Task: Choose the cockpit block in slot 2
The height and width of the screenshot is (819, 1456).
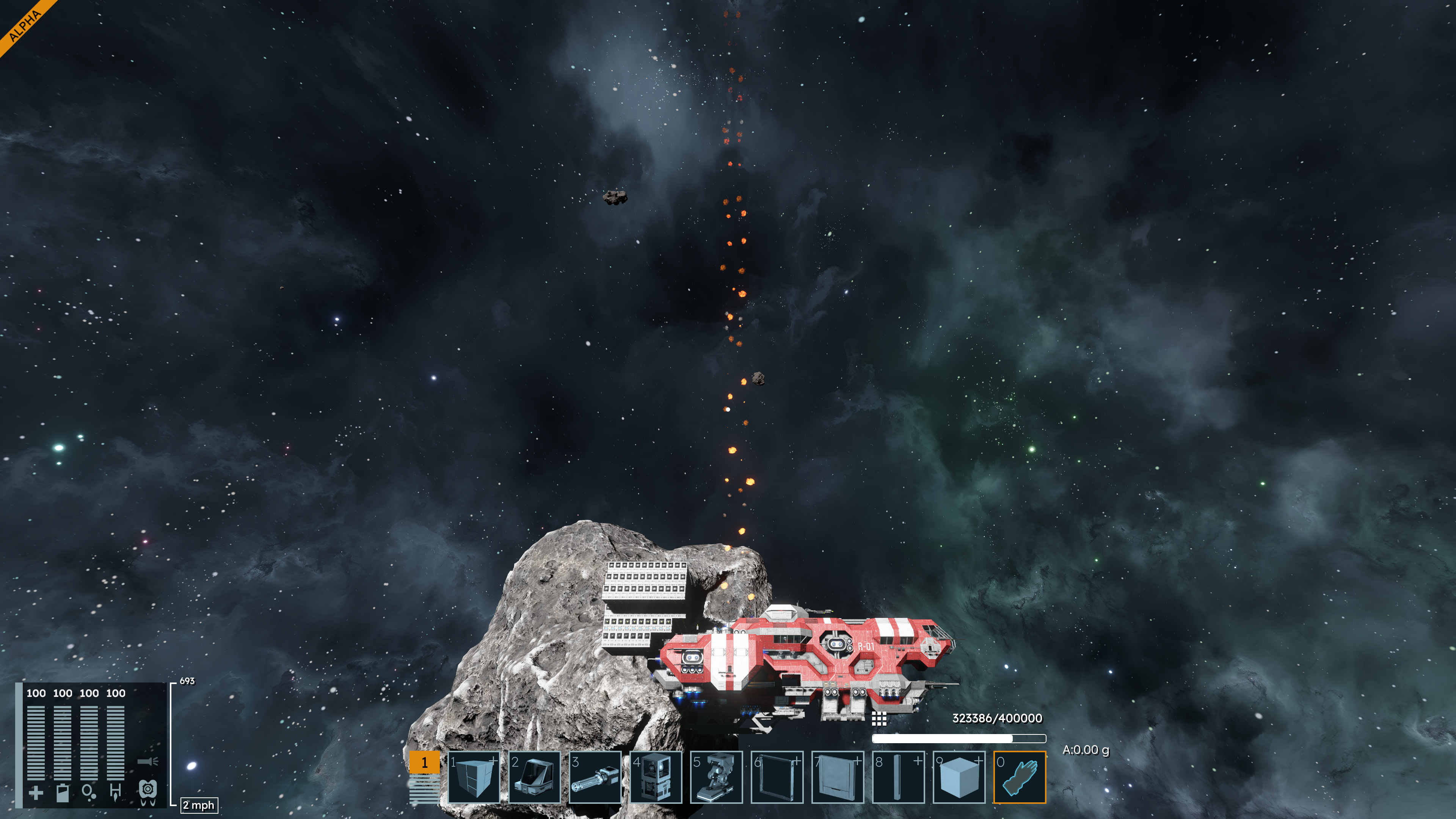Action: pos(534,777)
